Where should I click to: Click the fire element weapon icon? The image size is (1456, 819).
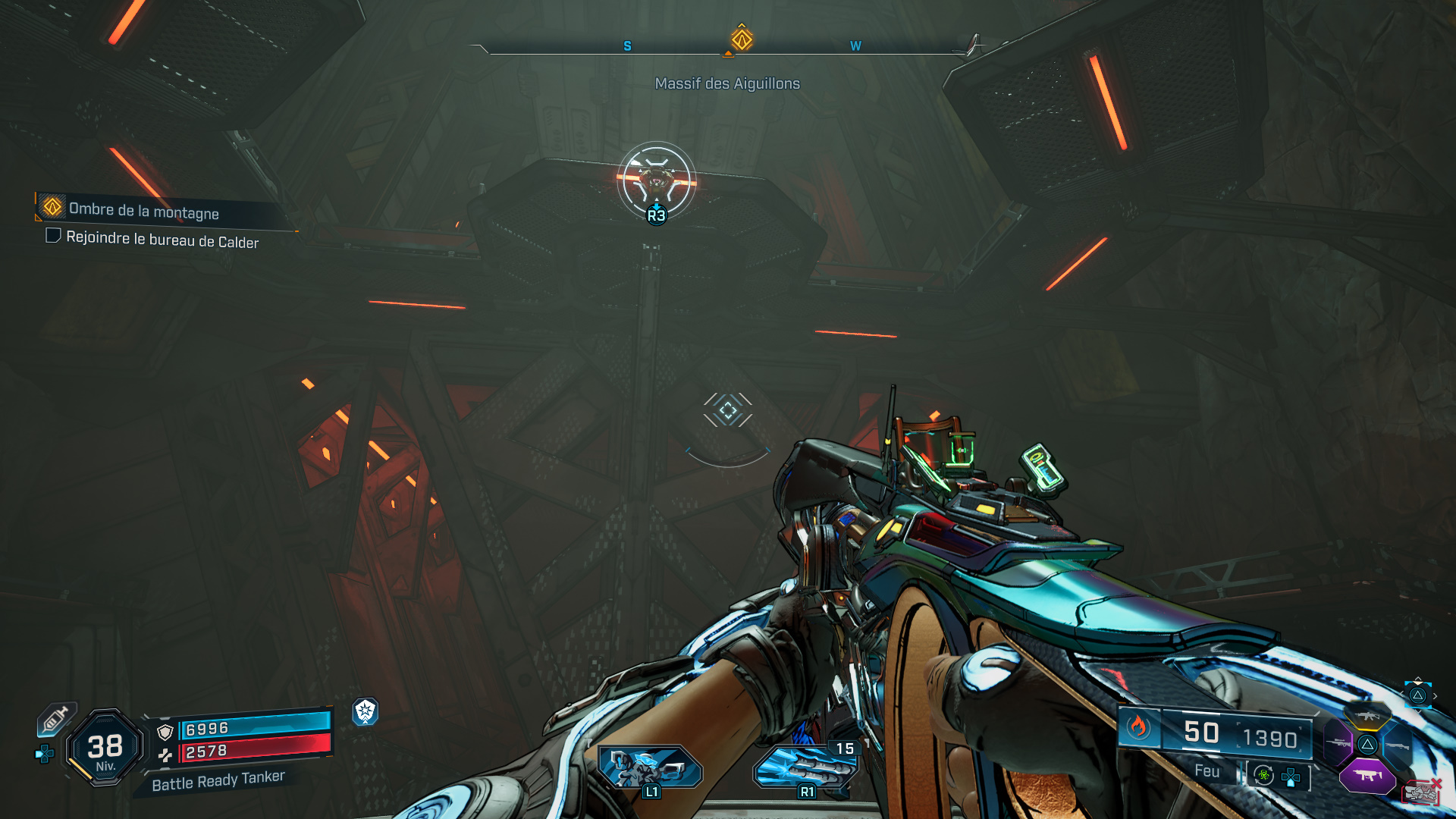coord(1138,728)
